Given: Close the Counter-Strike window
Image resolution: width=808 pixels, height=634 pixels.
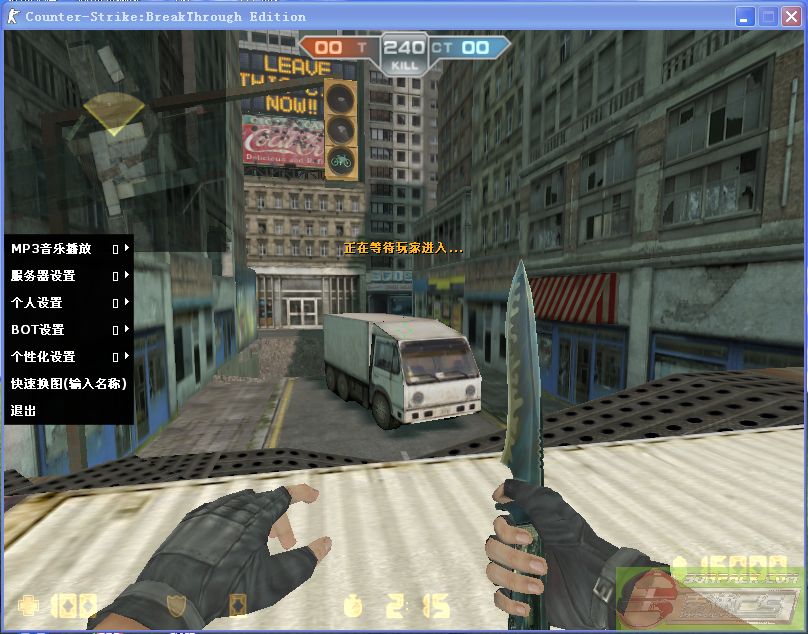Looking at the screenshot, I should coord(790,16).
